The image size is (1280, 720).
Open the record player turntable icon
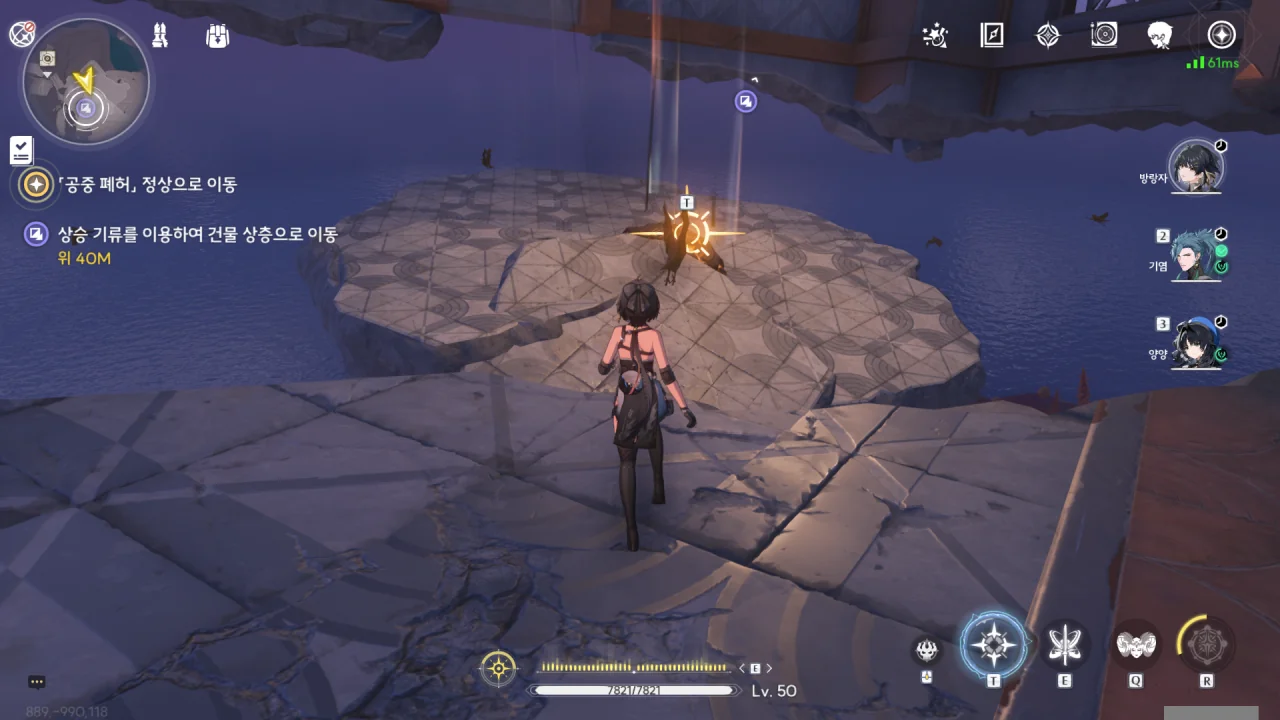(1104, 36)
